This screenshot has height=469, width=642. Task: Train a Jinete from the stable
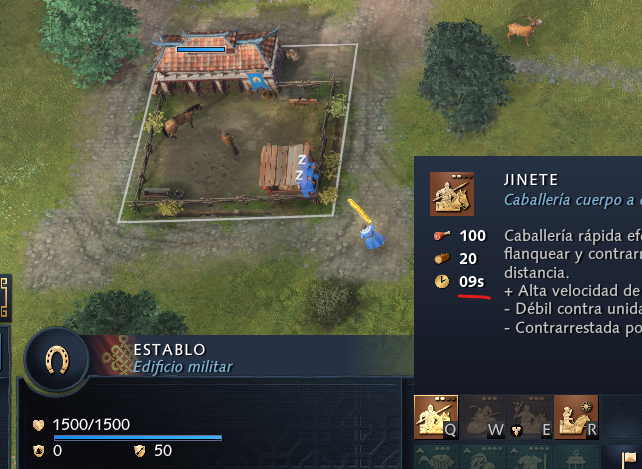pos(435,415)
